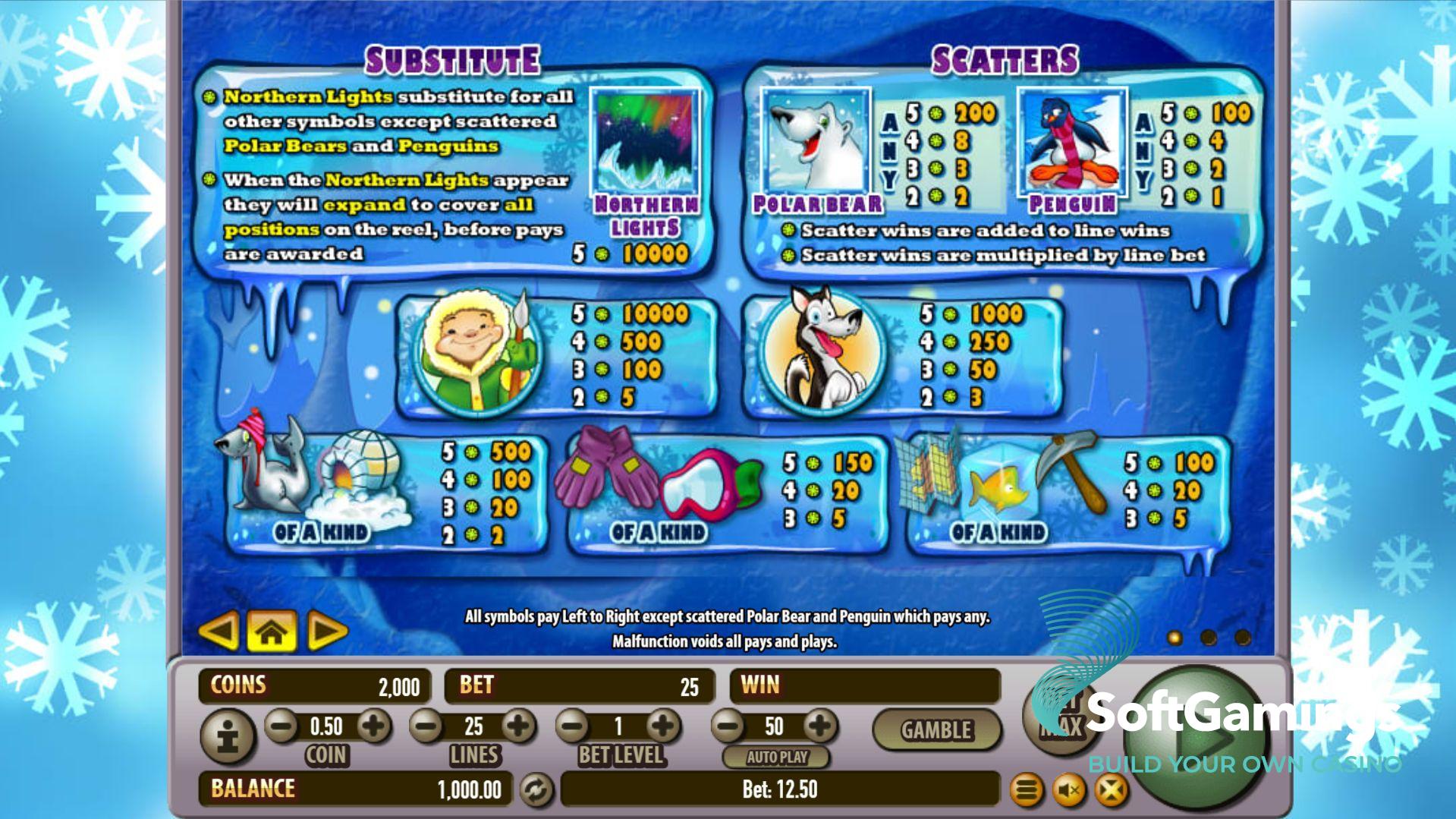Raise the bet level
This screenshot has height=819, width=1456.
(x=663, y=726)
